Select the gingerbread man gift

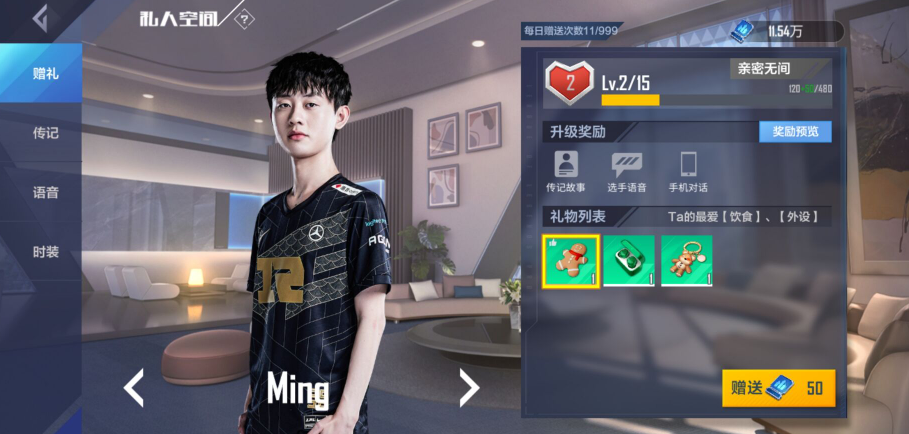[x=571, y=261]
